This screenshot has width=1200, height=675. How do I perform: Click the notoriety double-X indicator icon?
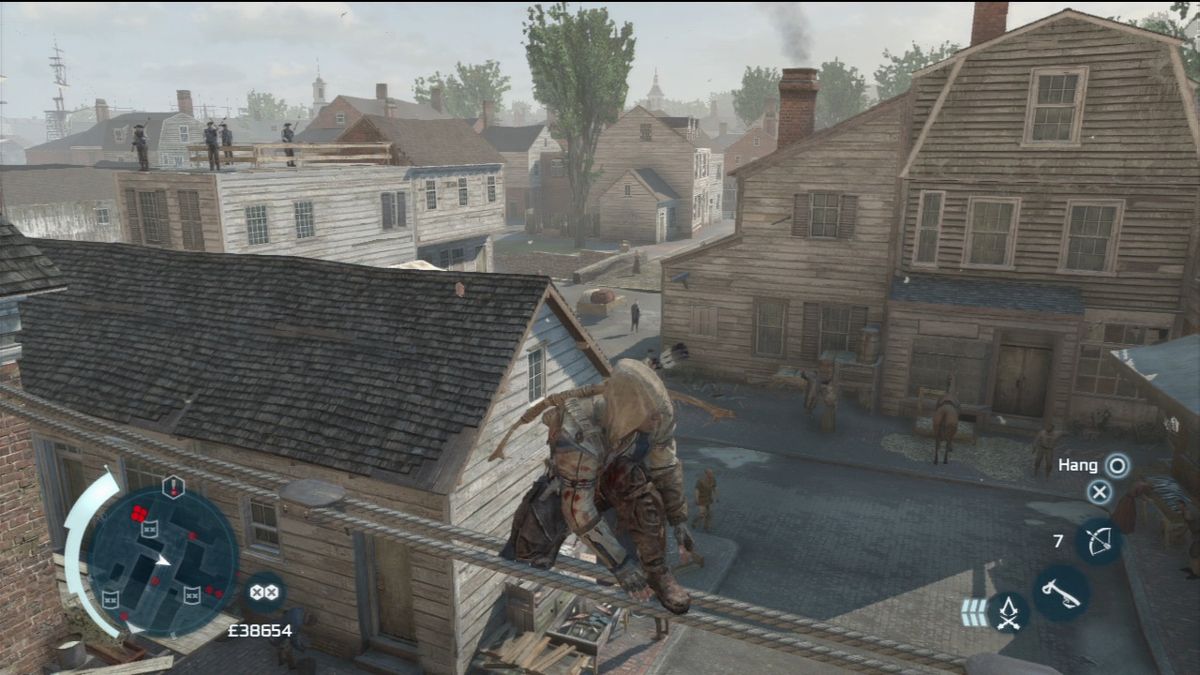point(264,592)
